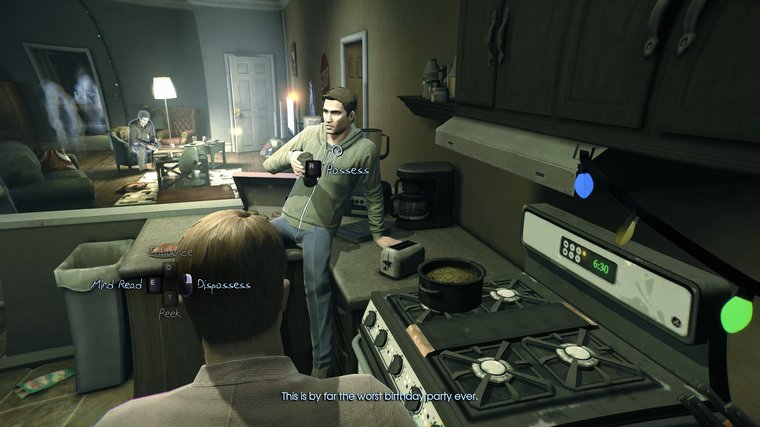760x427 pixels.
Task: Select the Mind Read action label
Action: [x=118, y=285]
